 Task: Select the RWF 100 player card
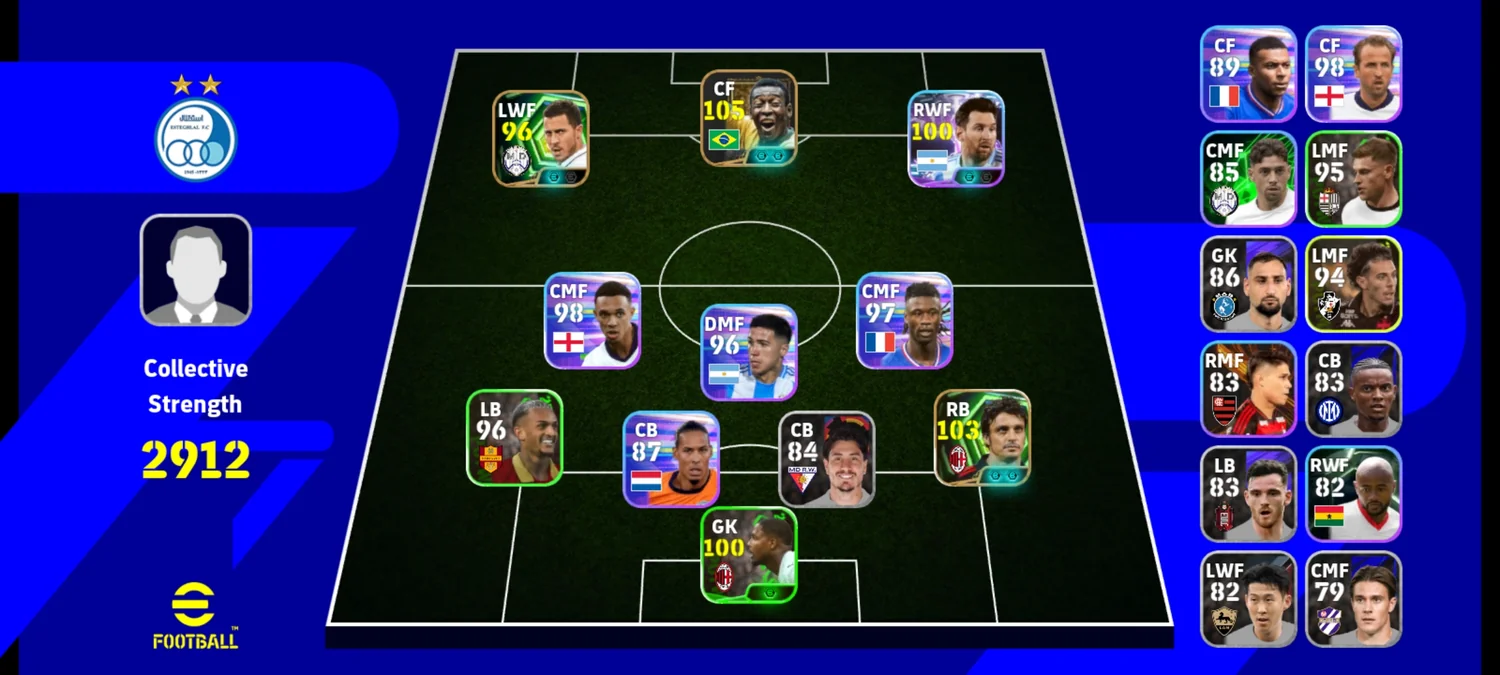(x=956, y=139)
